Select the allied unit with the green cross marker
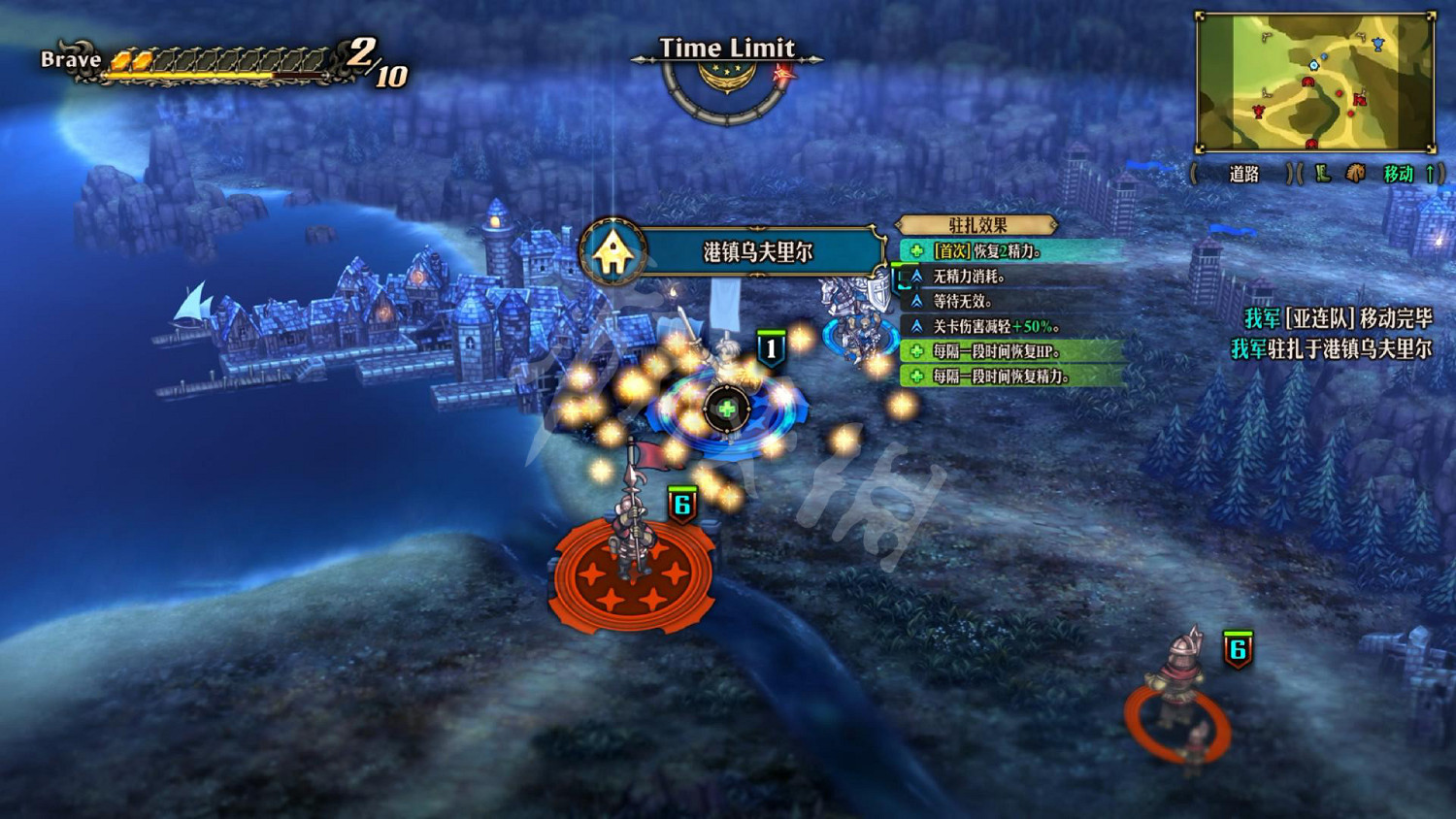1456x819 pixels. [726, 408]
